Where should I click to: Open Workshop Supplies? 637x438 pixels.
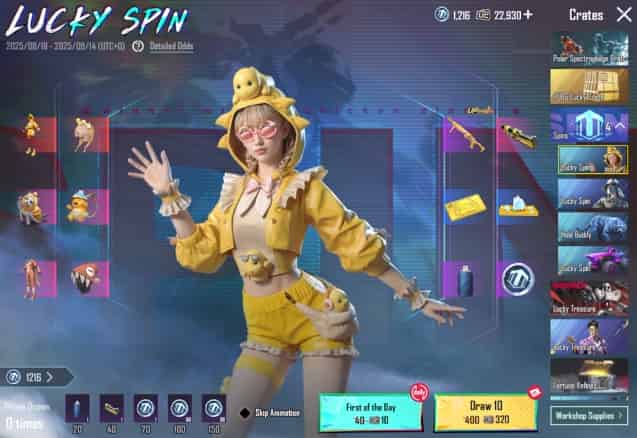(x=590, y=414)
